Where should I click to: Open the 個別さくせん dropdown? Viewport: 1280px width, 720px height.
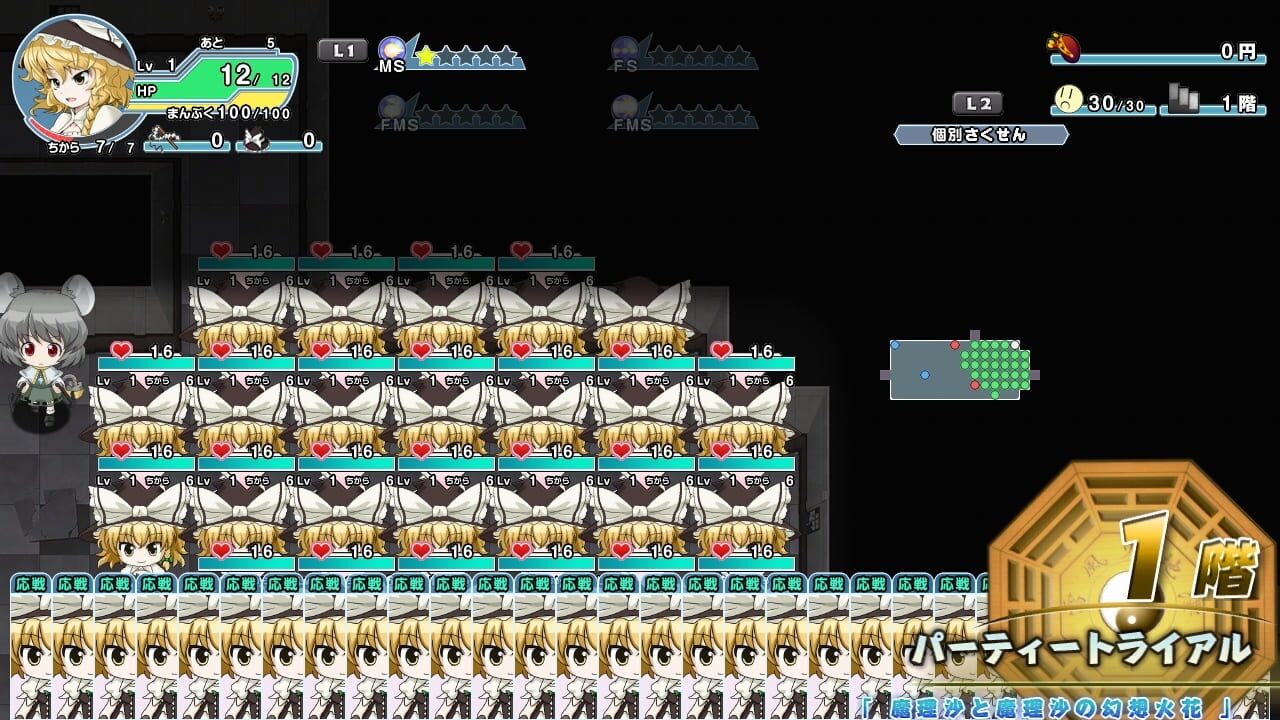[982, 133]
